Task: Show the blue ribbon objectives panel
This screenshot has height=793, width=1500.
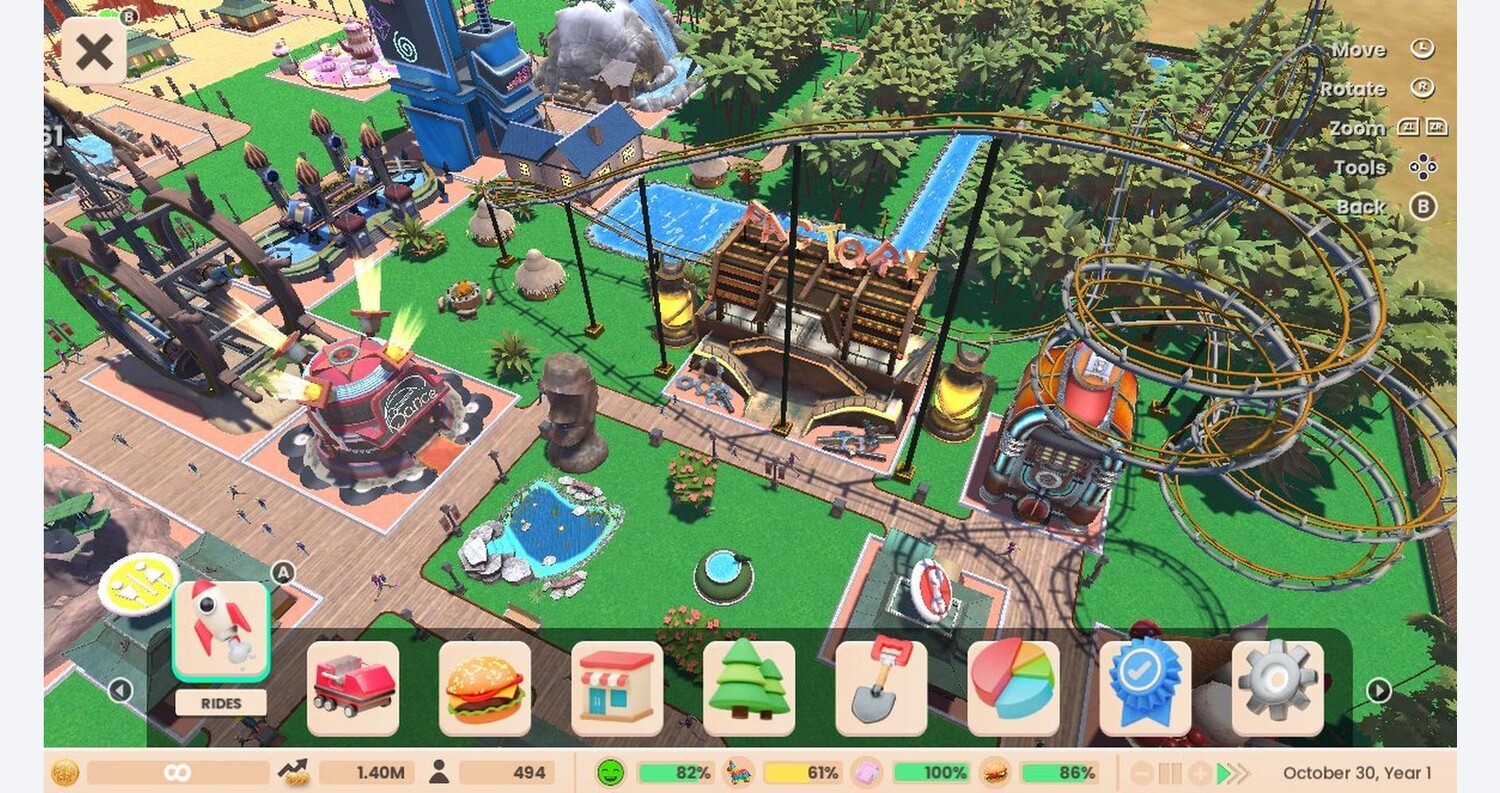Action: point(1144,688)
